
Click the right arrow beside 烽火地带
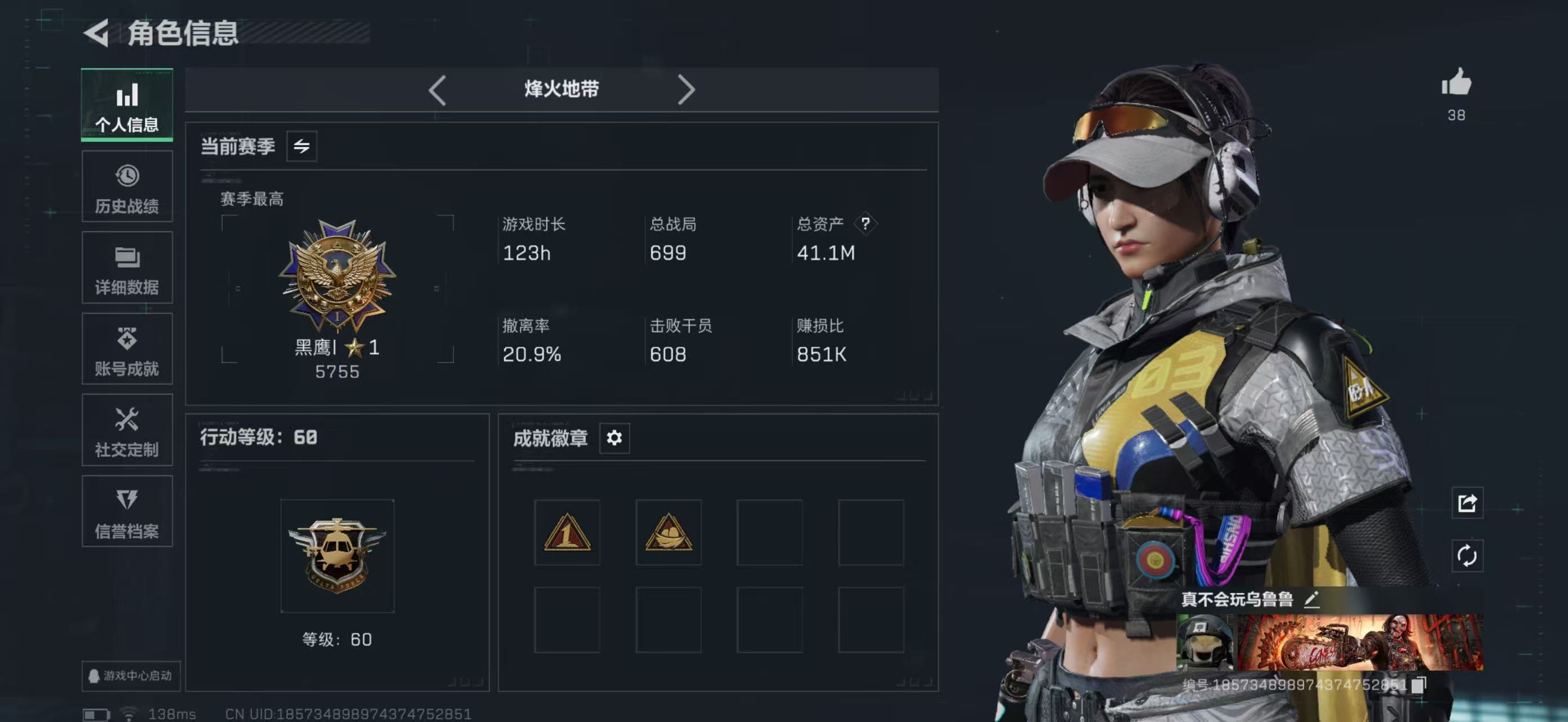(686, 90)
